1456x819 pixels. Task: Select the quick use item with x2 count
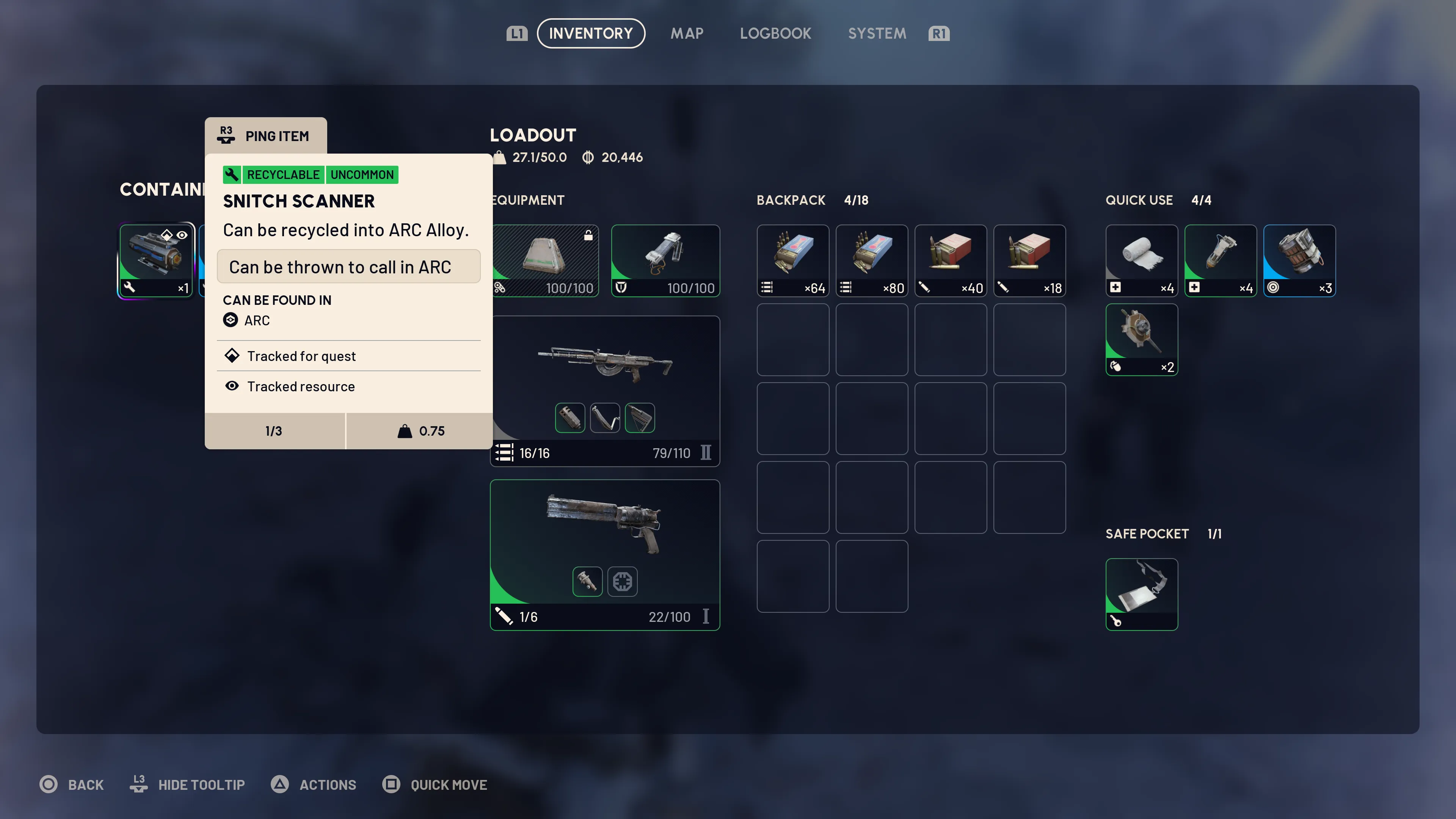1141,339
